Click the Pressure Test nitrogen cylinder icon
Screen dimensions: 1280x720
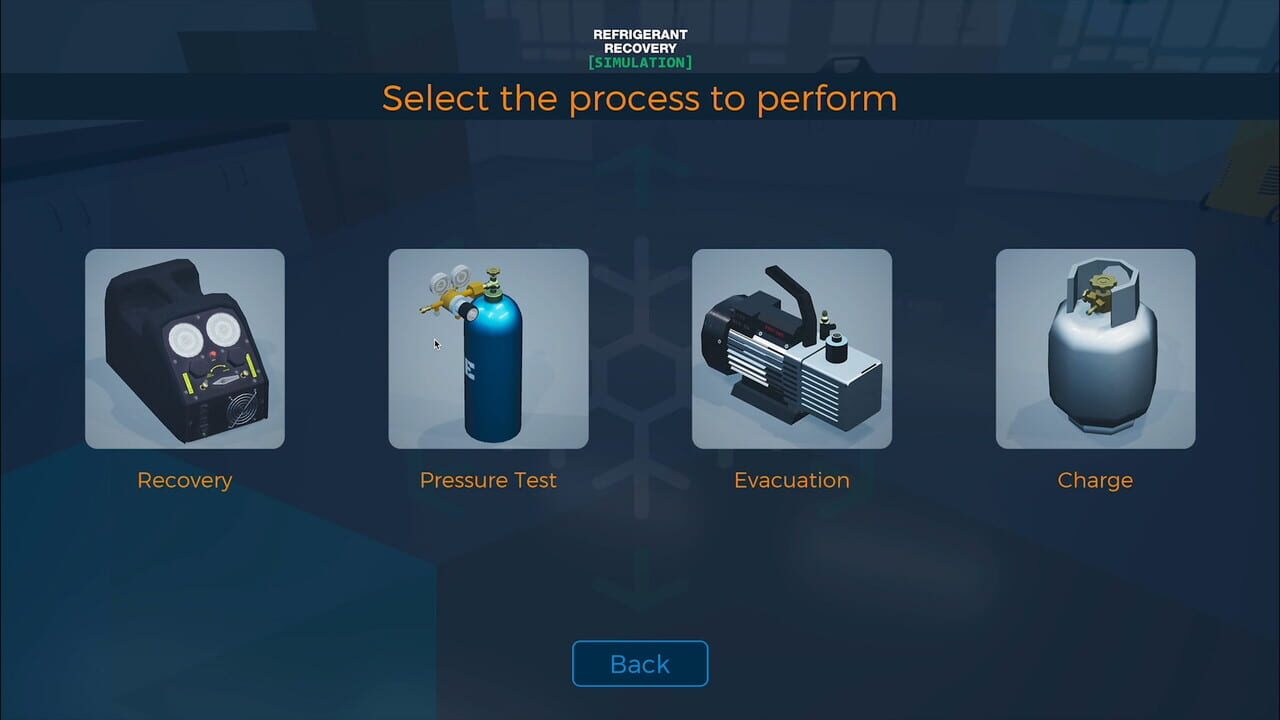[488, 348]
